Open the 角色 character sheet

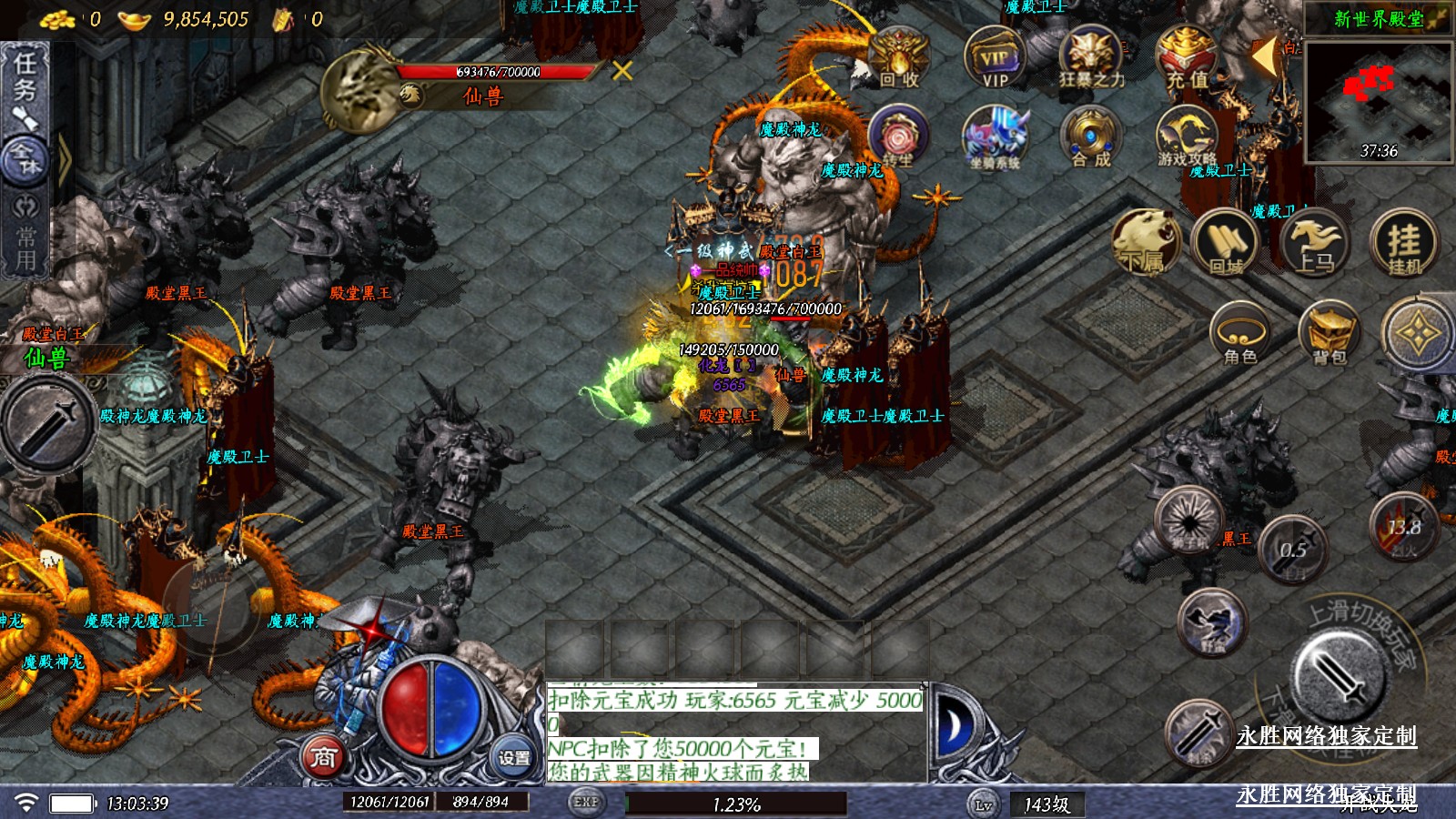tap(1240, 335)
